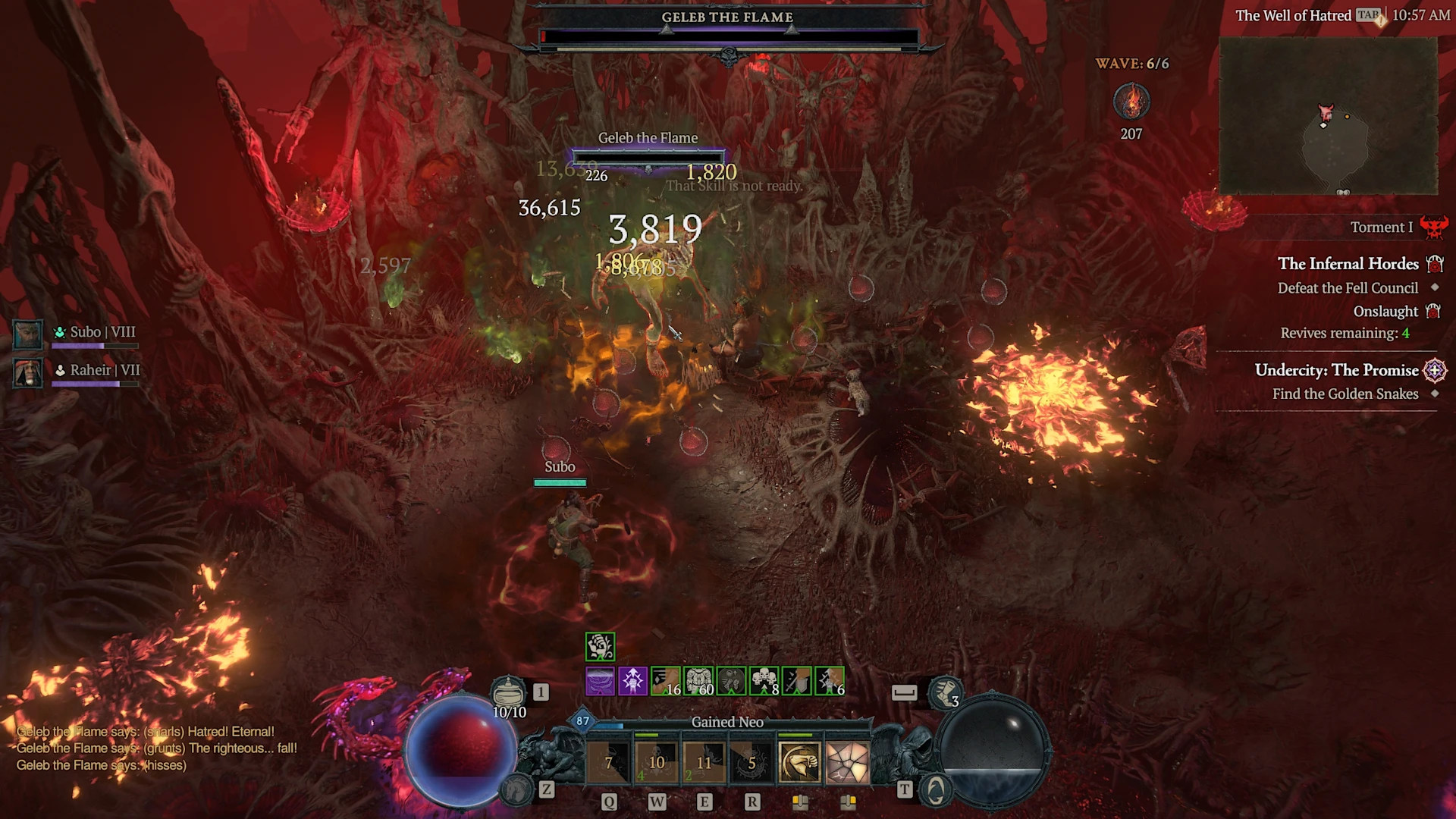The image size is (1456, 819).
Task: Select The Infernal Hordes quest tracker
Action: [1348, 264]
